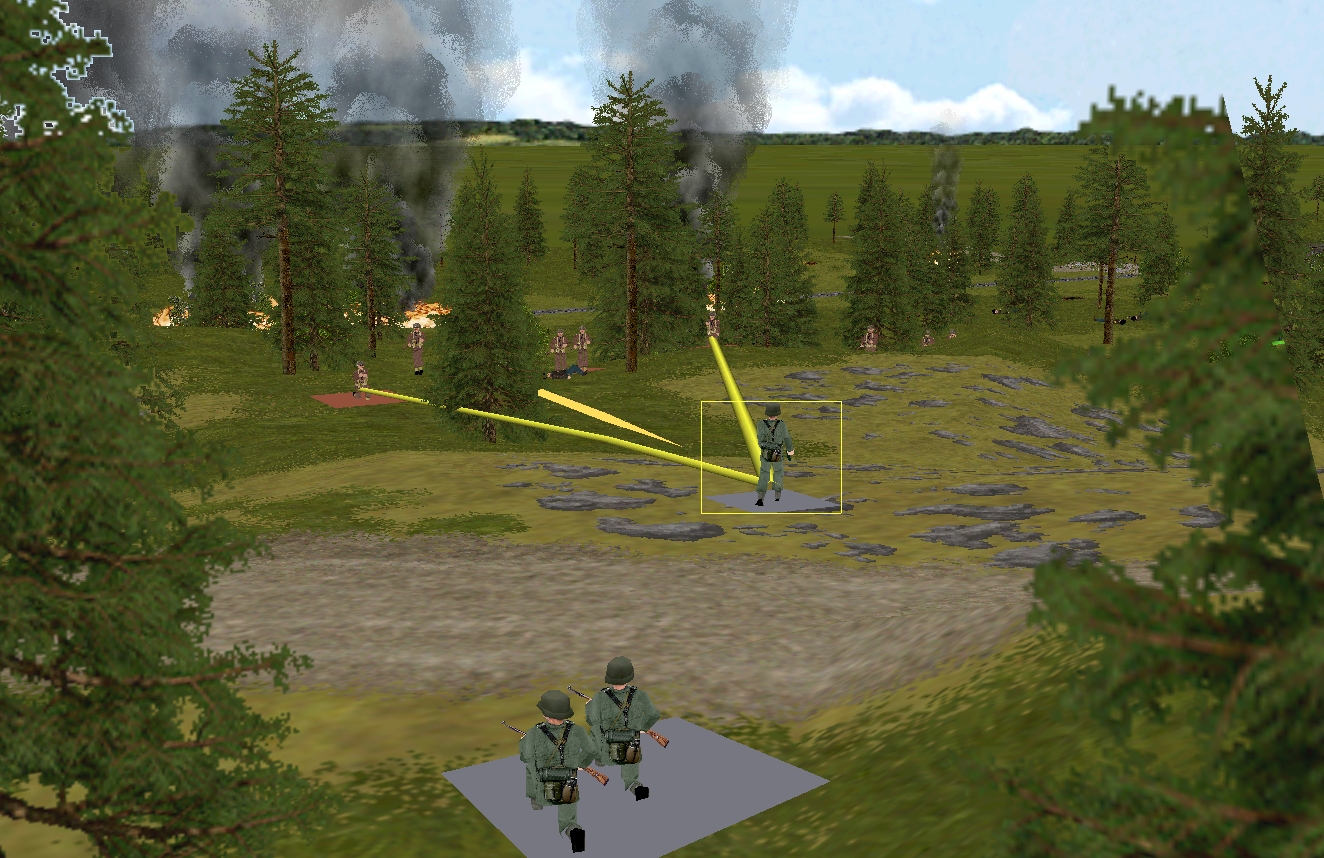
Task: Select the soldier inside the yellow selection box
Action: pyautogui.click(x=771, y=450)
